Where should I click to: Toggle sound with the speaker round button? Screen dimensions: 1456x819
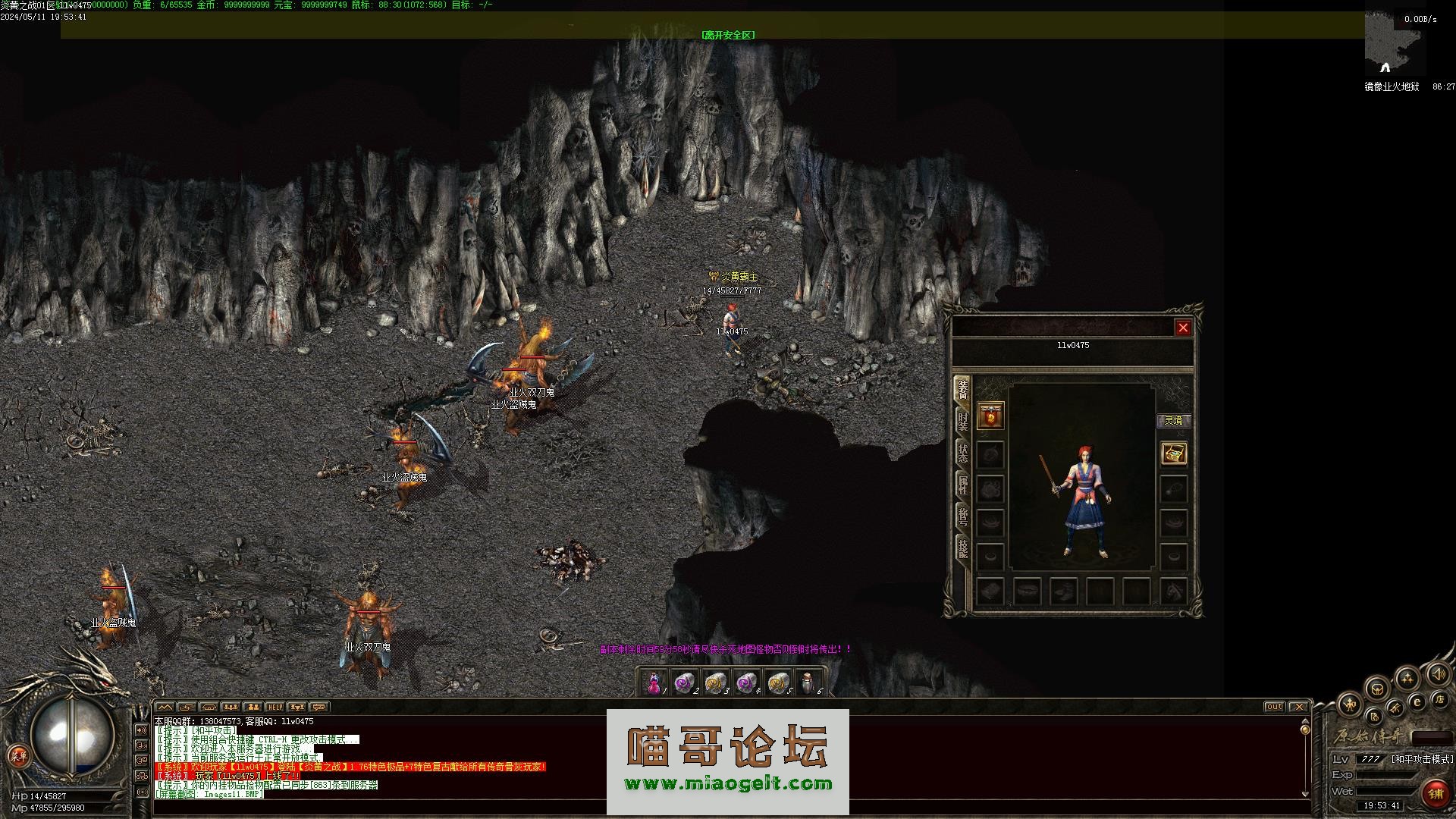1437,673
